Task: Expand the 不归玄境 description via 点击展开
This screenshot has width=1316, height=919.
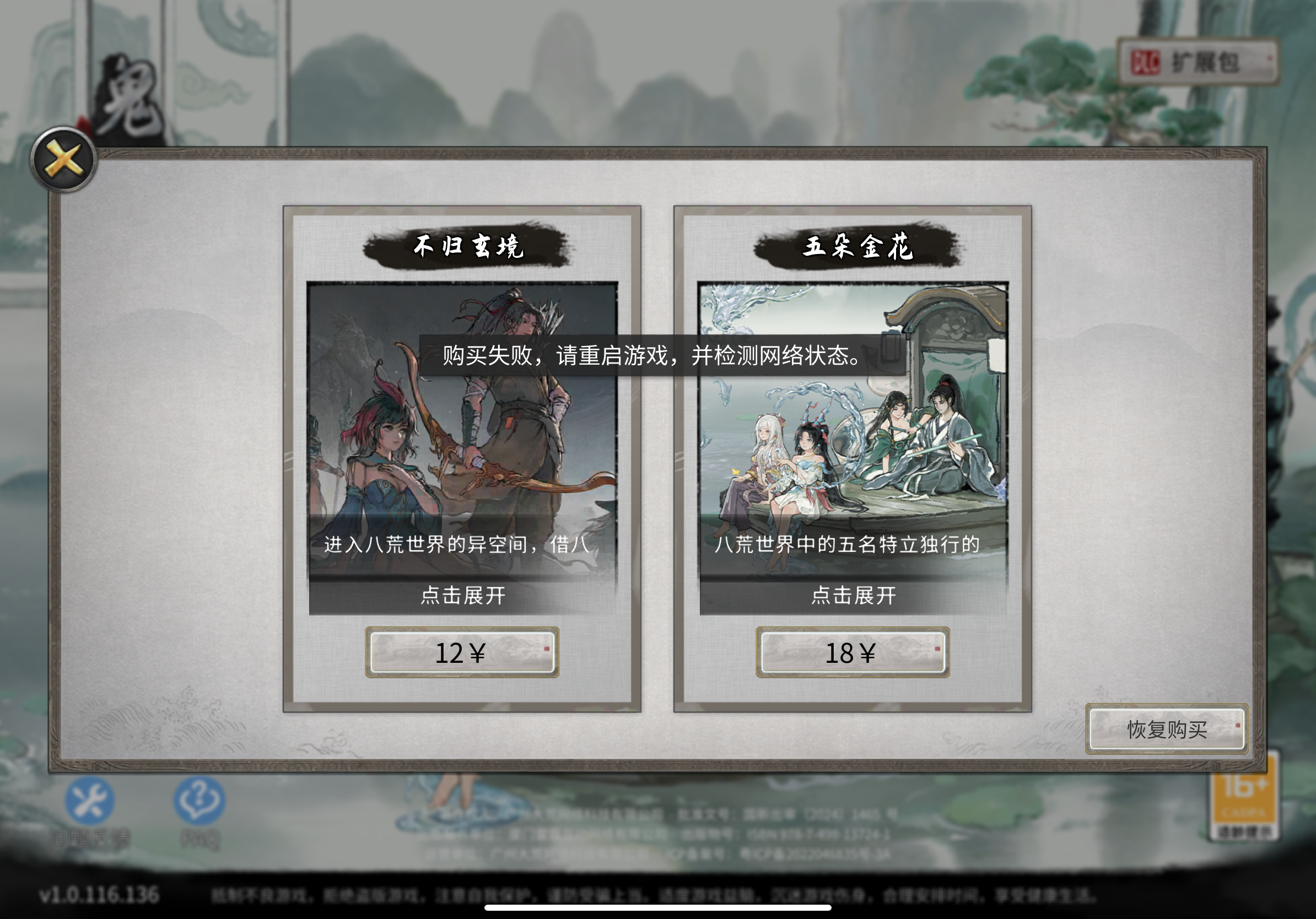Action: [462, 596]
